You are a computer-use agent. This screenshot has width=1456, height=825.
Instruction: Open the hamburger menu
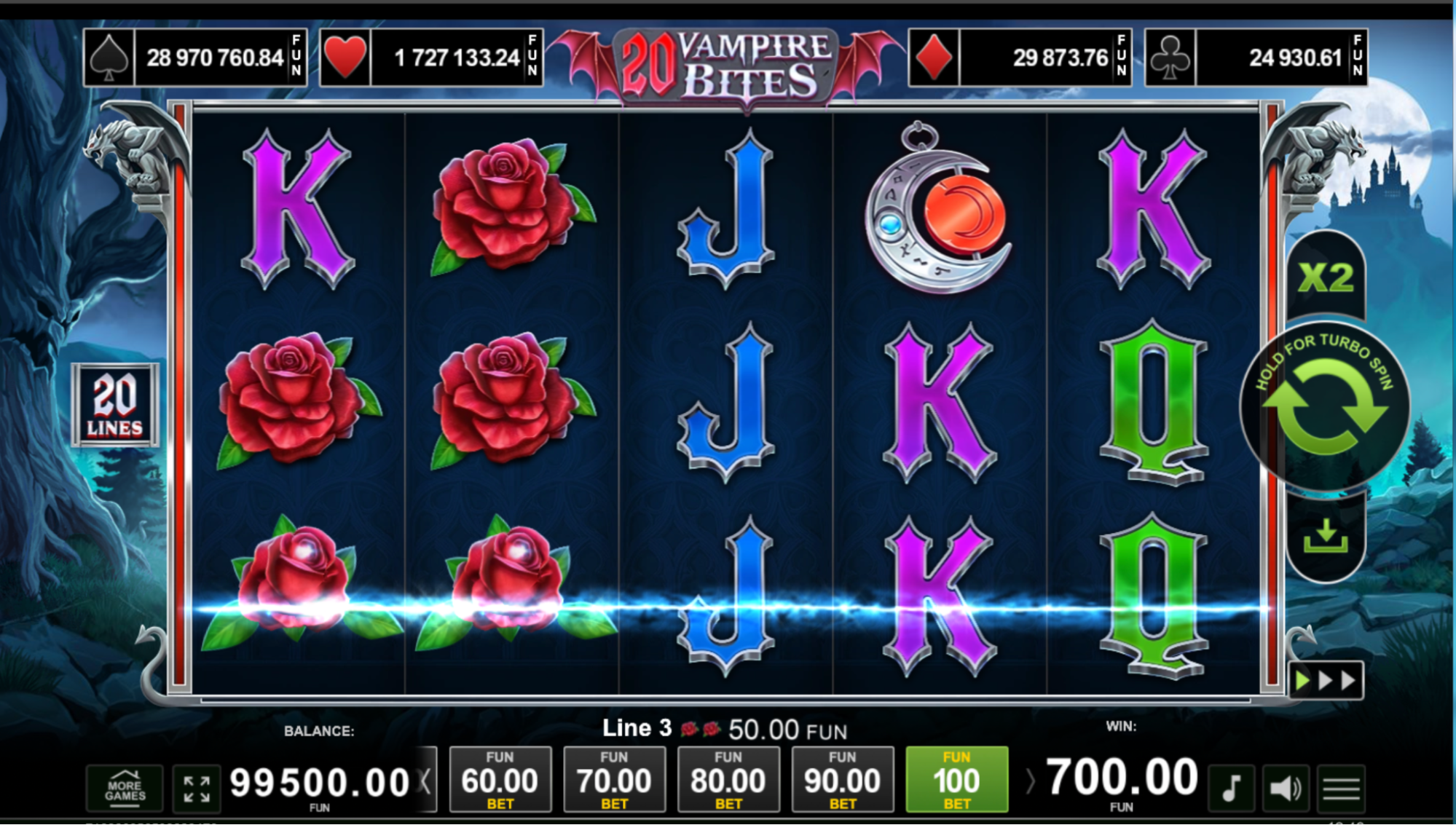1341,788
